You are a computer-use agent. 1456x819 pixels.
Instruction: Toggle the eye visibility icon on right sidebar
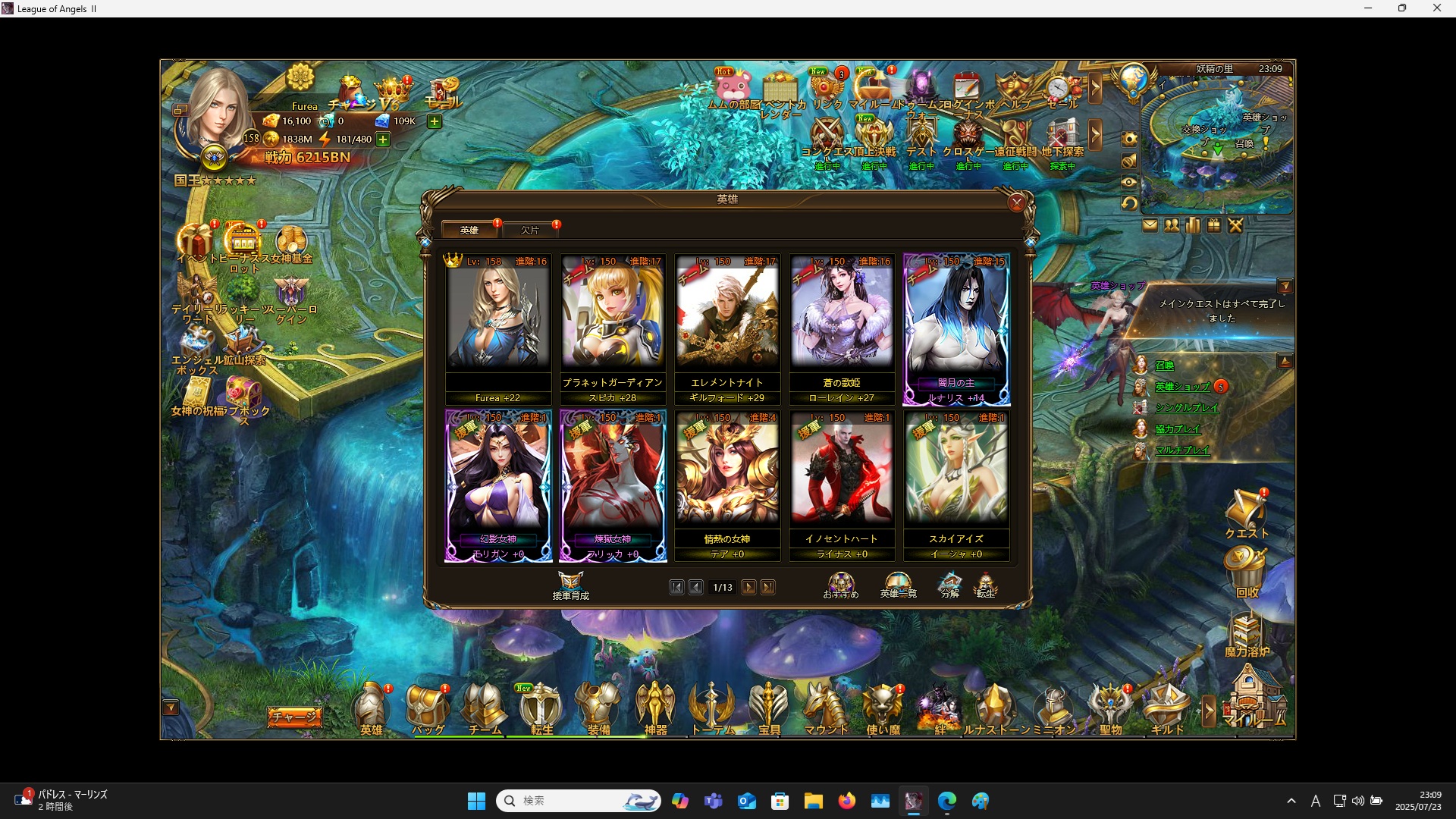pos(1129,182)
